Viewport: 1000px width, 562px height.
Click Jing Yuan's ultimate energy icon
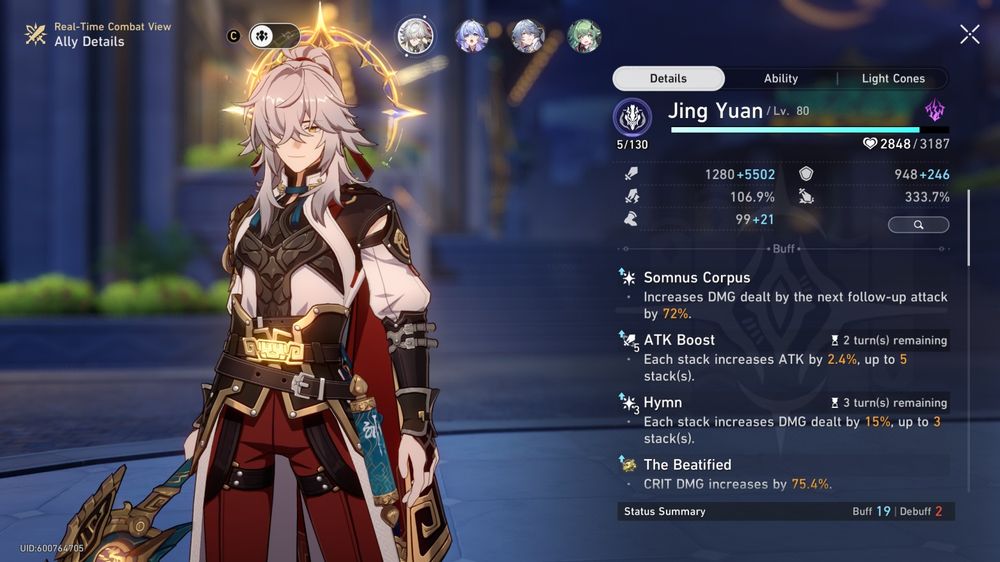click(x=632, y=117)
